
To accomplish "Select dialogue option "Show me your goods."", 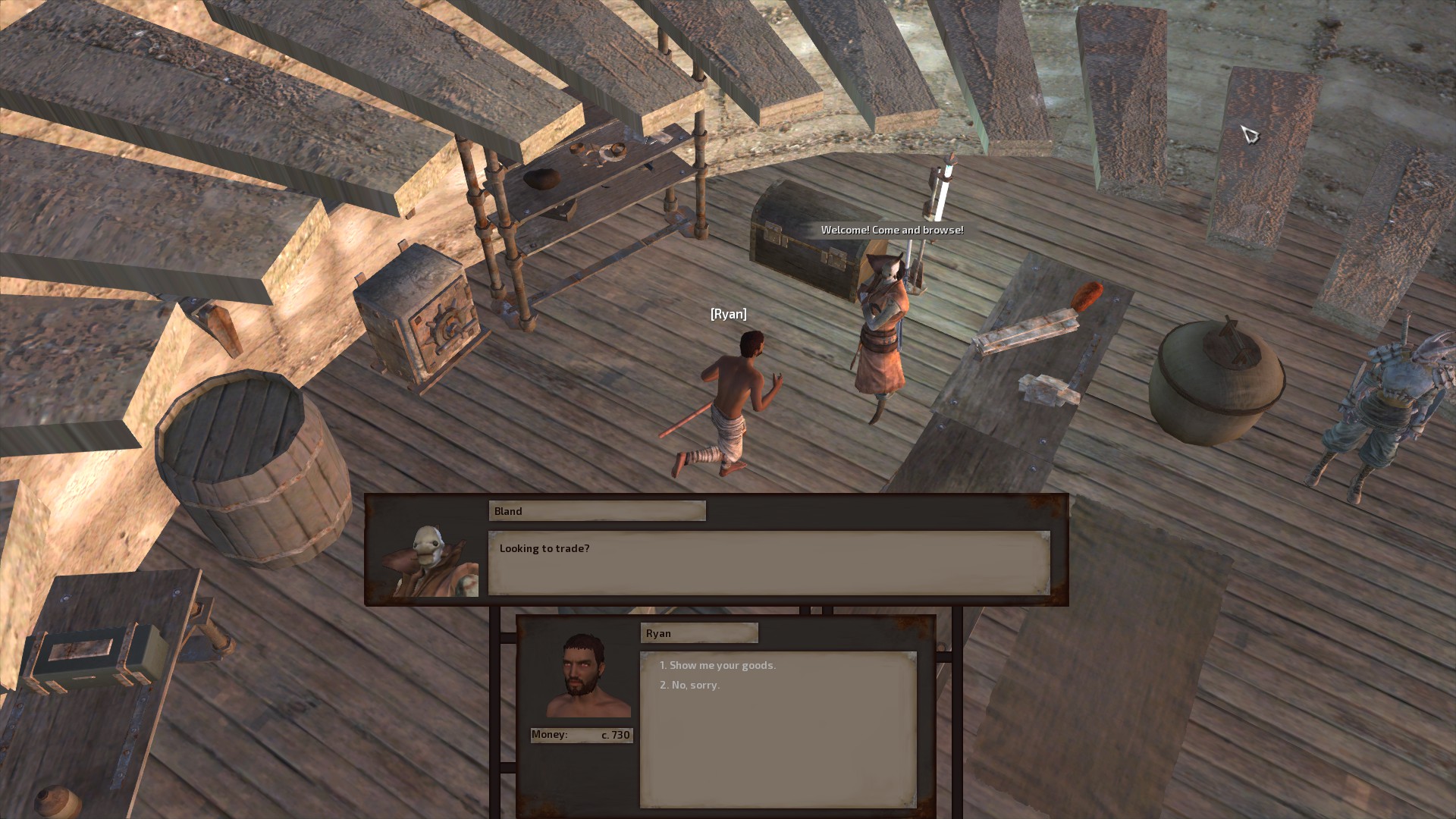I will click(717, 665).
